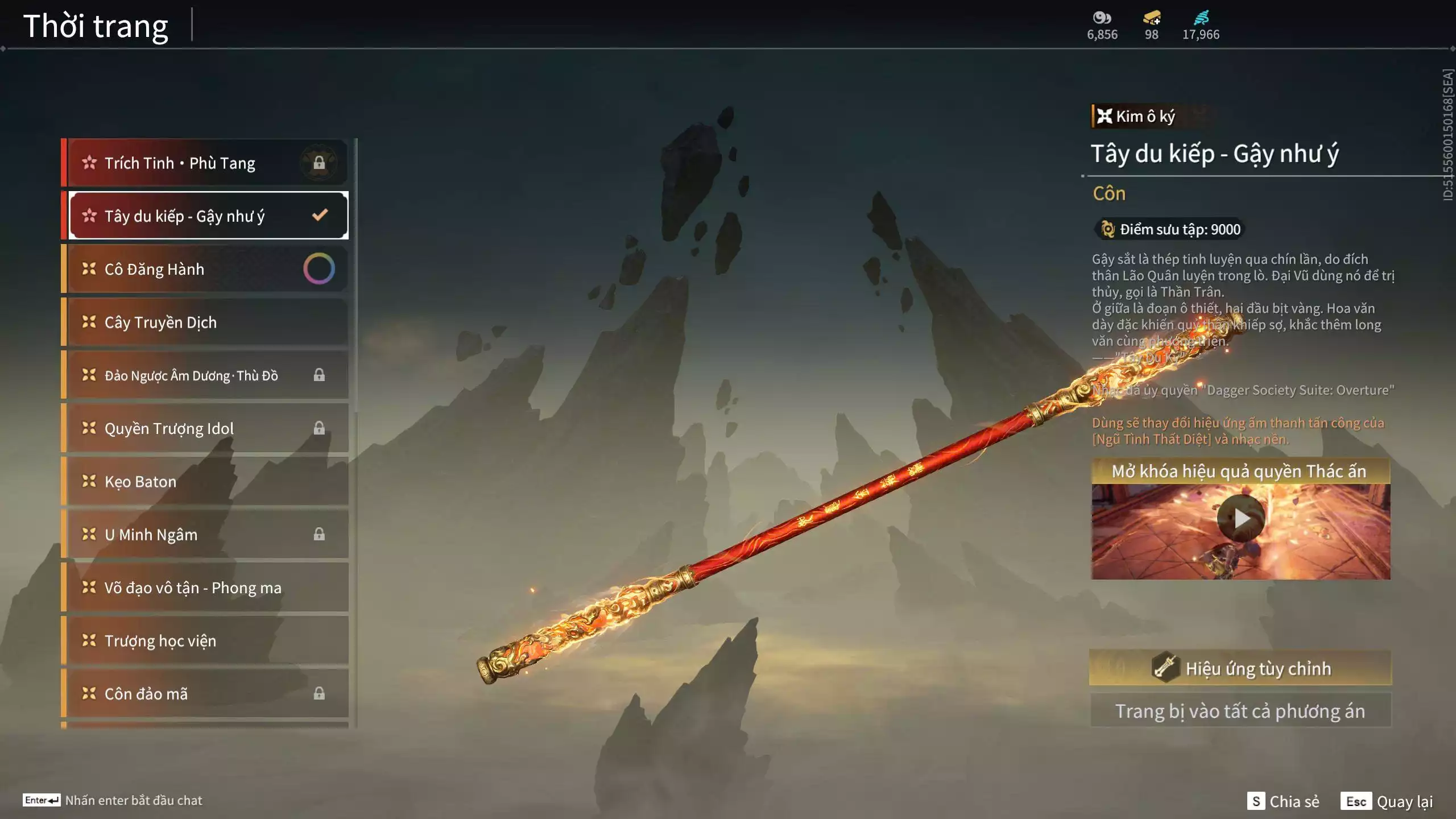
Task: Select Võ đạo vô tận - Phong ma
Action: [205, 588]
